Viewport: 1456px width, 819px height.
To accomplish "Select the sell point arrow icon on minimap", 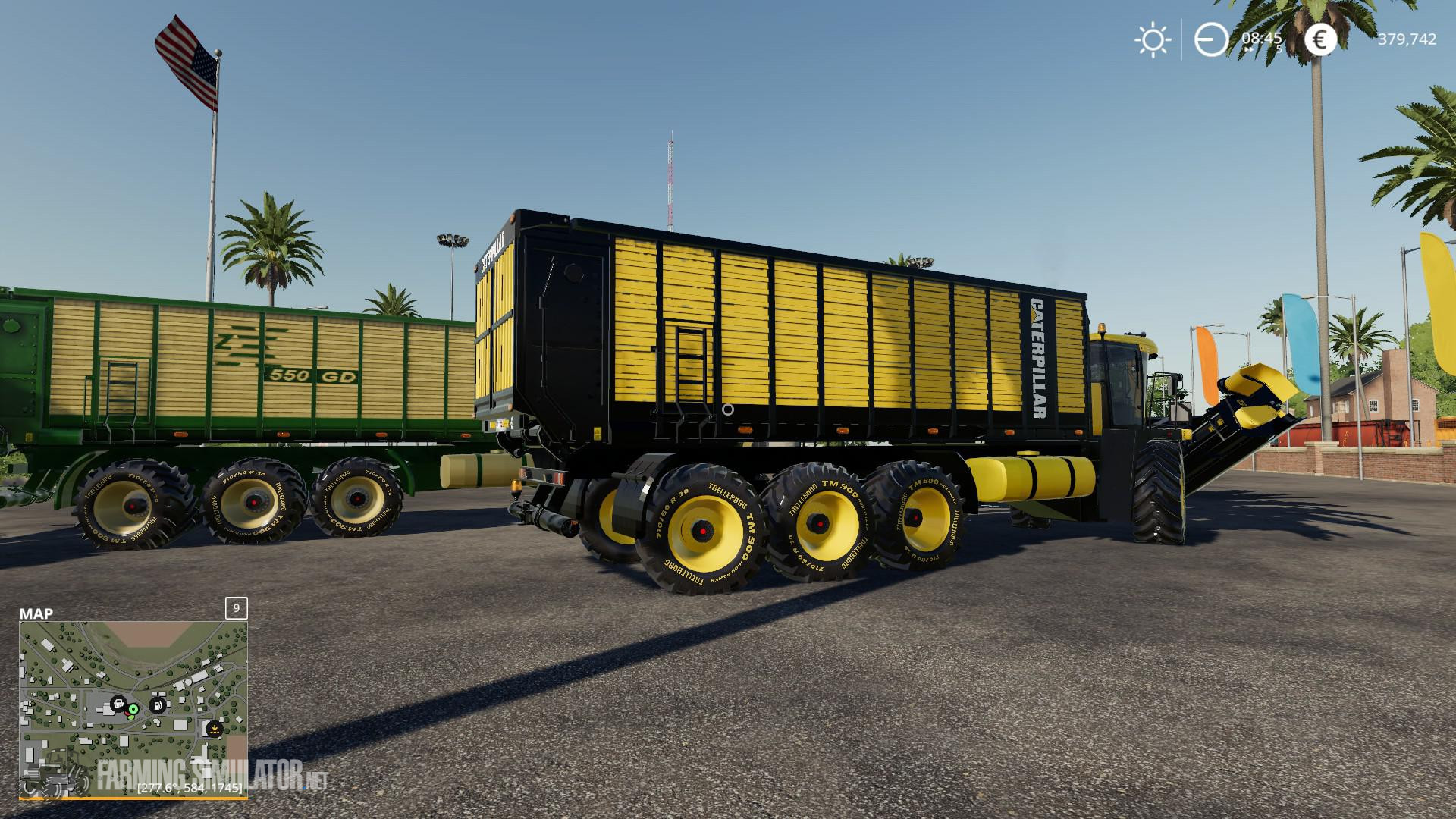I will click(x=215, y=729).
